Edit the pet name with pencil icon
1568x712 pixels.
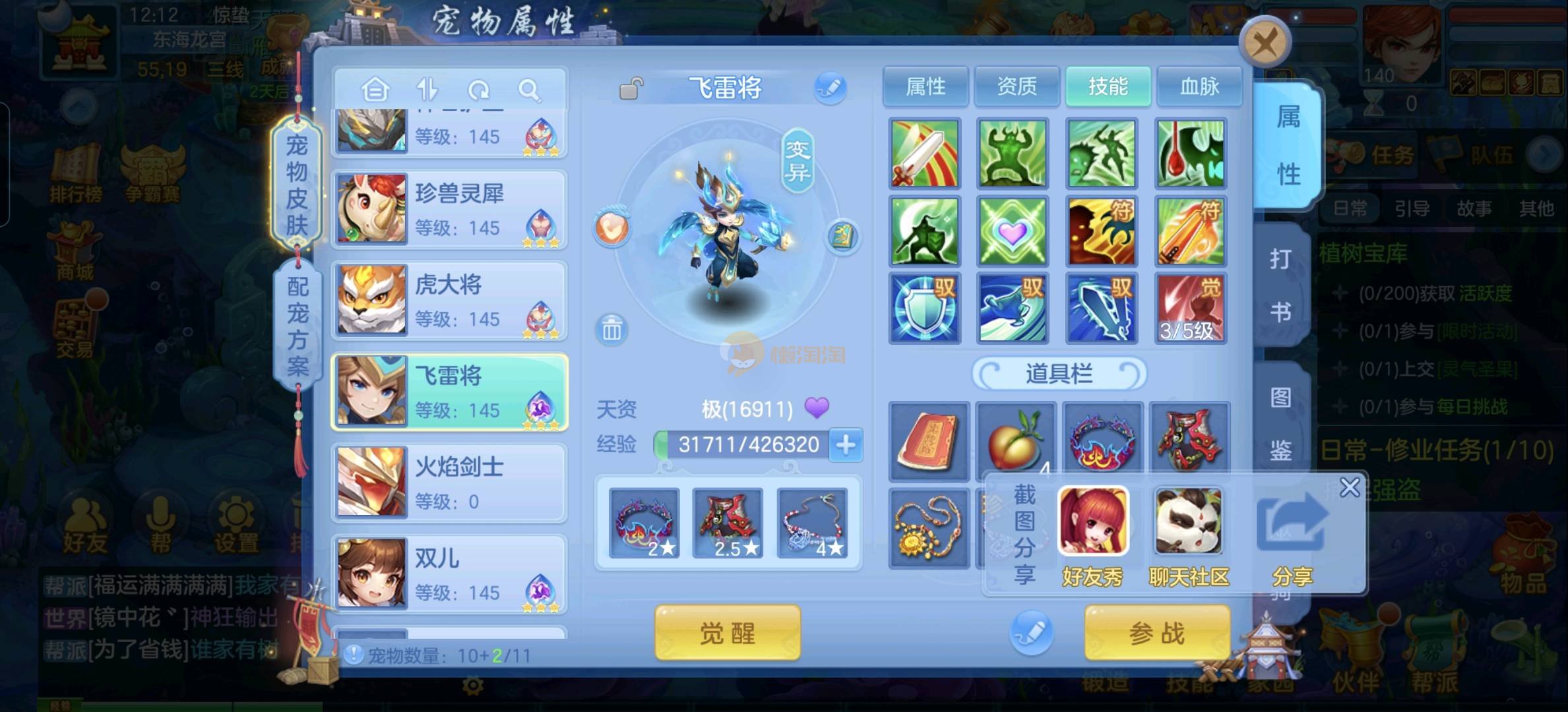pyautogui.click(x=830, y=88)
